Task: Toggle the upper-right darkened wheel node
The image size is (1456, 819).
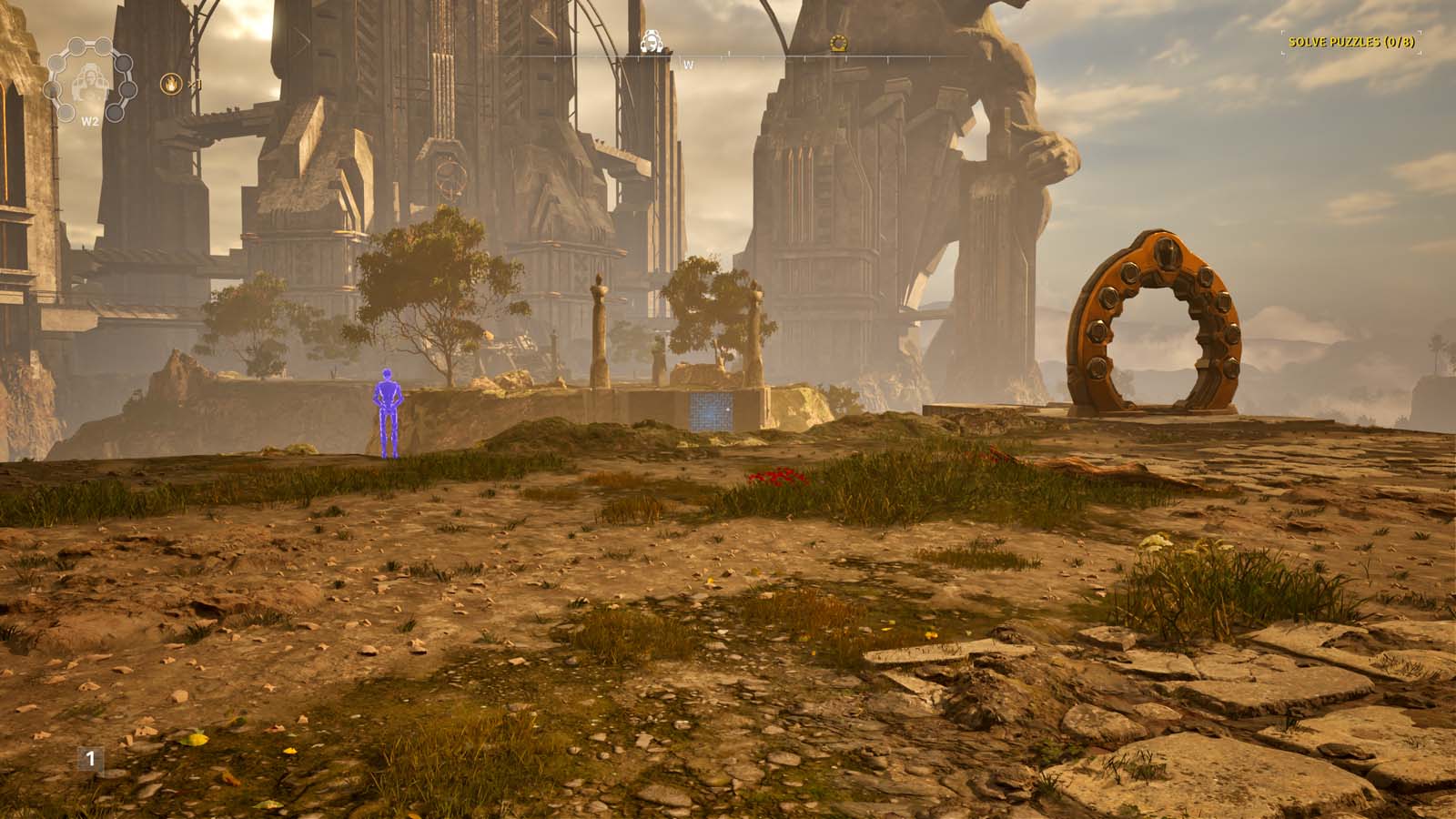Action: tap(124, 63)
